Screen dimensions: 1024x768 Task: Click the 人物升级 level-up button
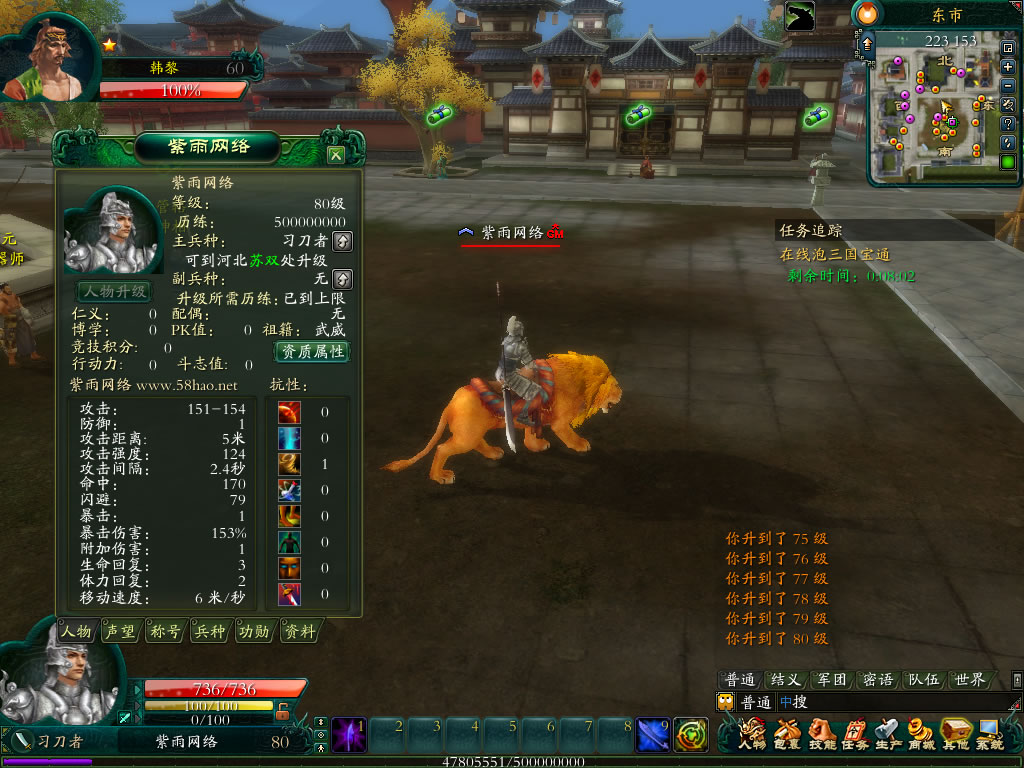coord(114,292)
